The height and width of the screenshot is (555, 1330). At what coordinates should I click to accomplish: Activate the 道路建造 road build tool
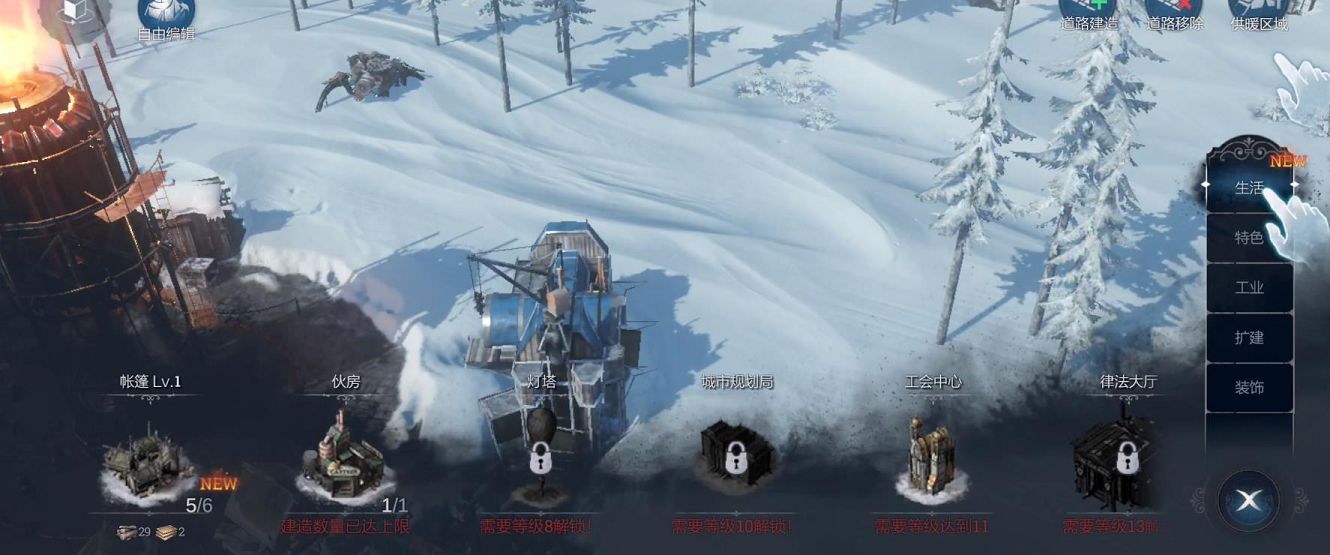(1088, 12)
